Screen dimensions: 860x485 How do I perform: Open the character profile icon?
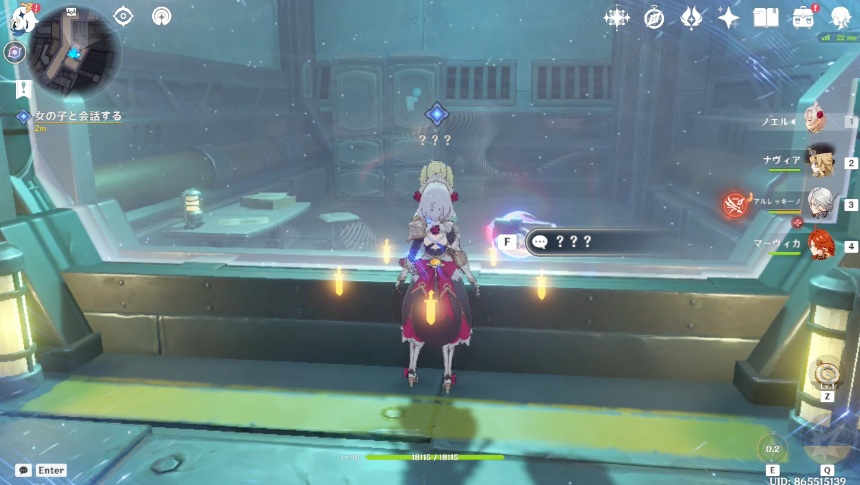tap(840, 17)
